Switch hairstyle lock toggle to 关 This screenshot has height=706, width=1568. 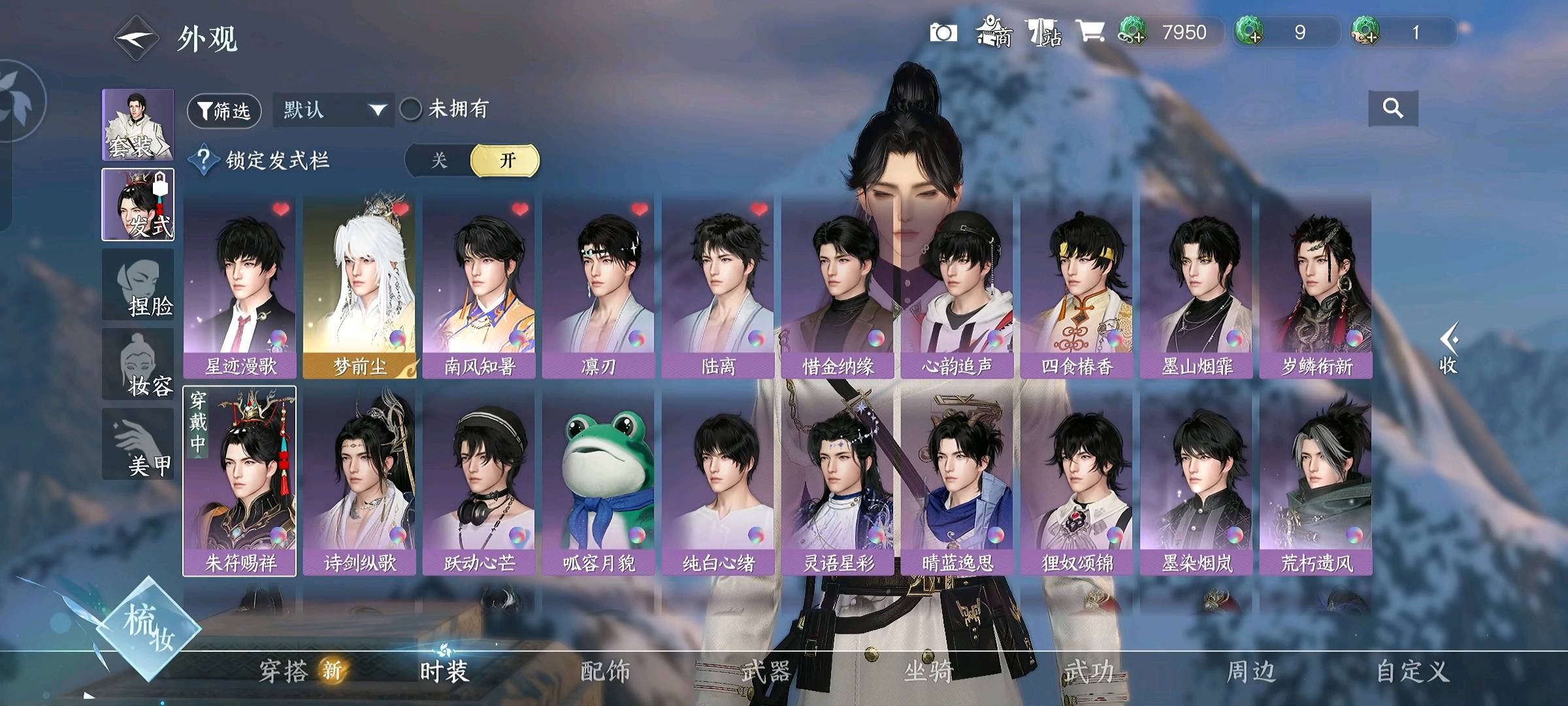pyautogui.click(x=439, y=161)
